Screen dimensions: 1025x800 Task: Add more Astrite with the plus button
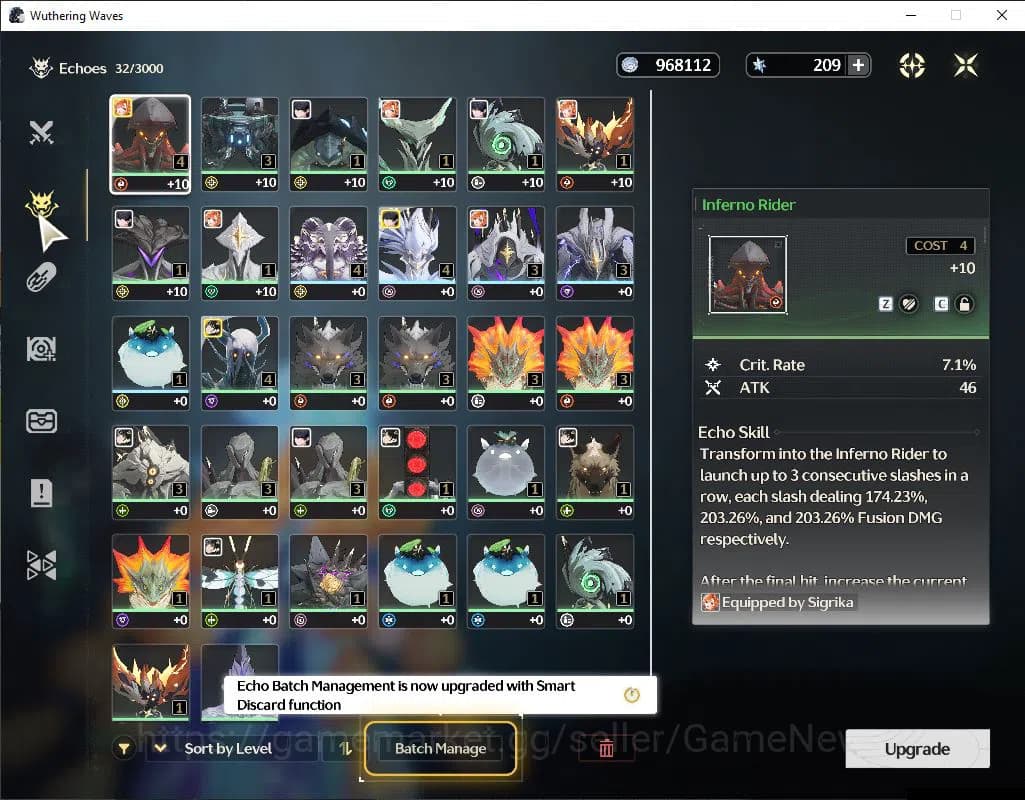coord(858,65)
